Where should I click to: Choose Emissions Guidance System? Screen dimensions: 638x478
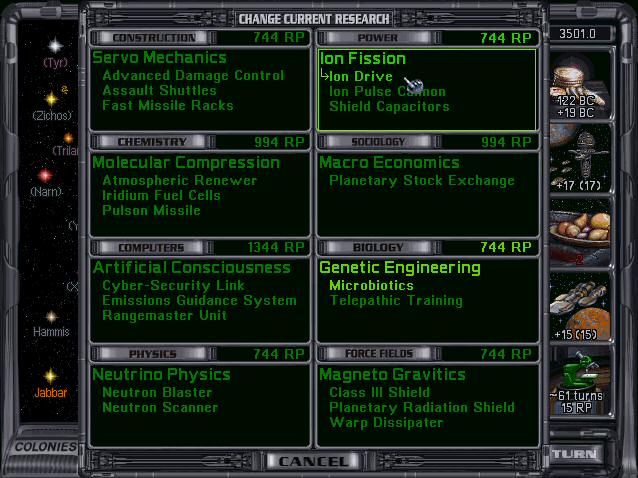point(199,301)
